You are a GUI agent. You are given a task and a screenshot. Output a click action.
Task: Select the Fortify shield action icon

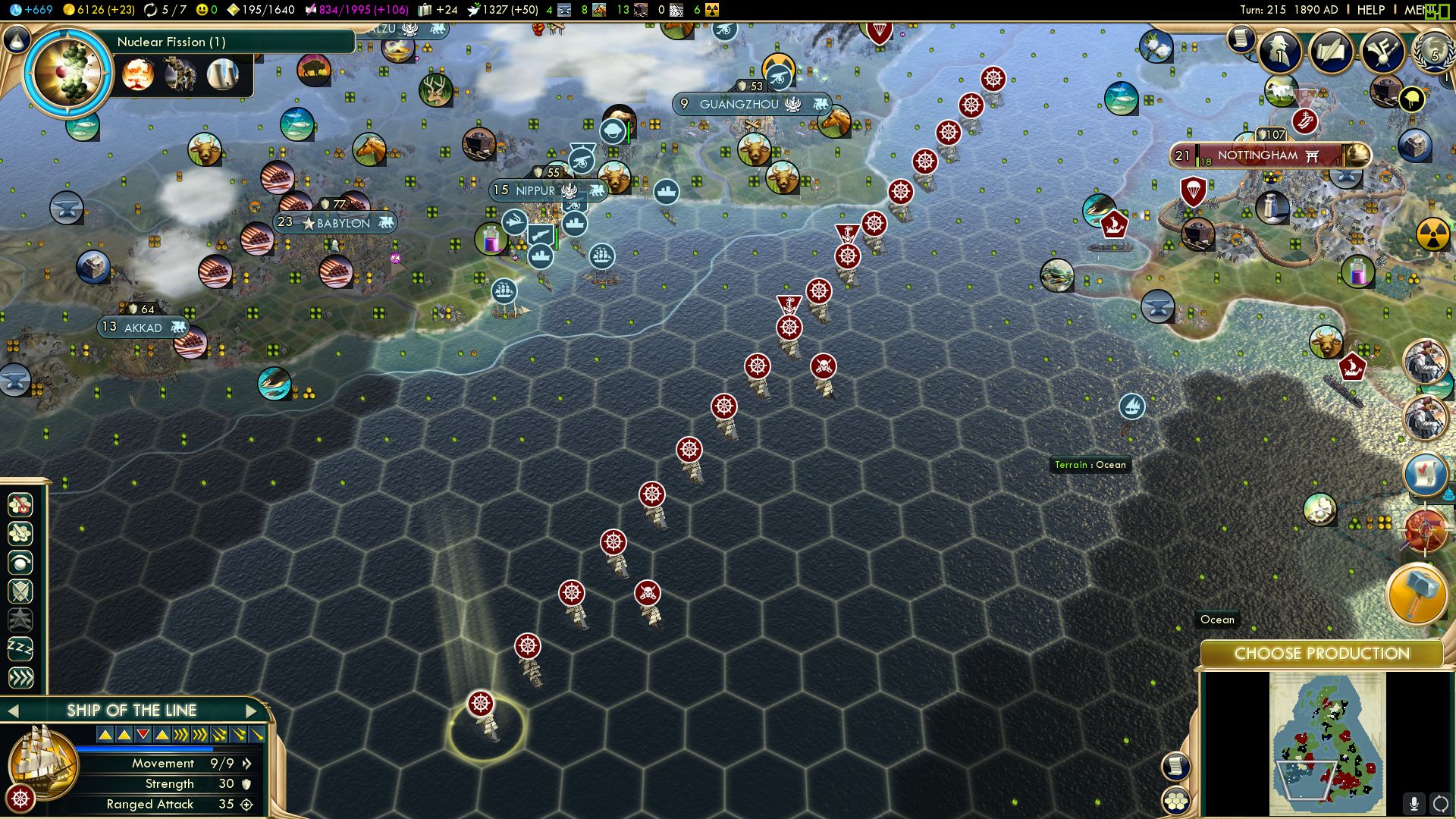click(x=19, y=591)
